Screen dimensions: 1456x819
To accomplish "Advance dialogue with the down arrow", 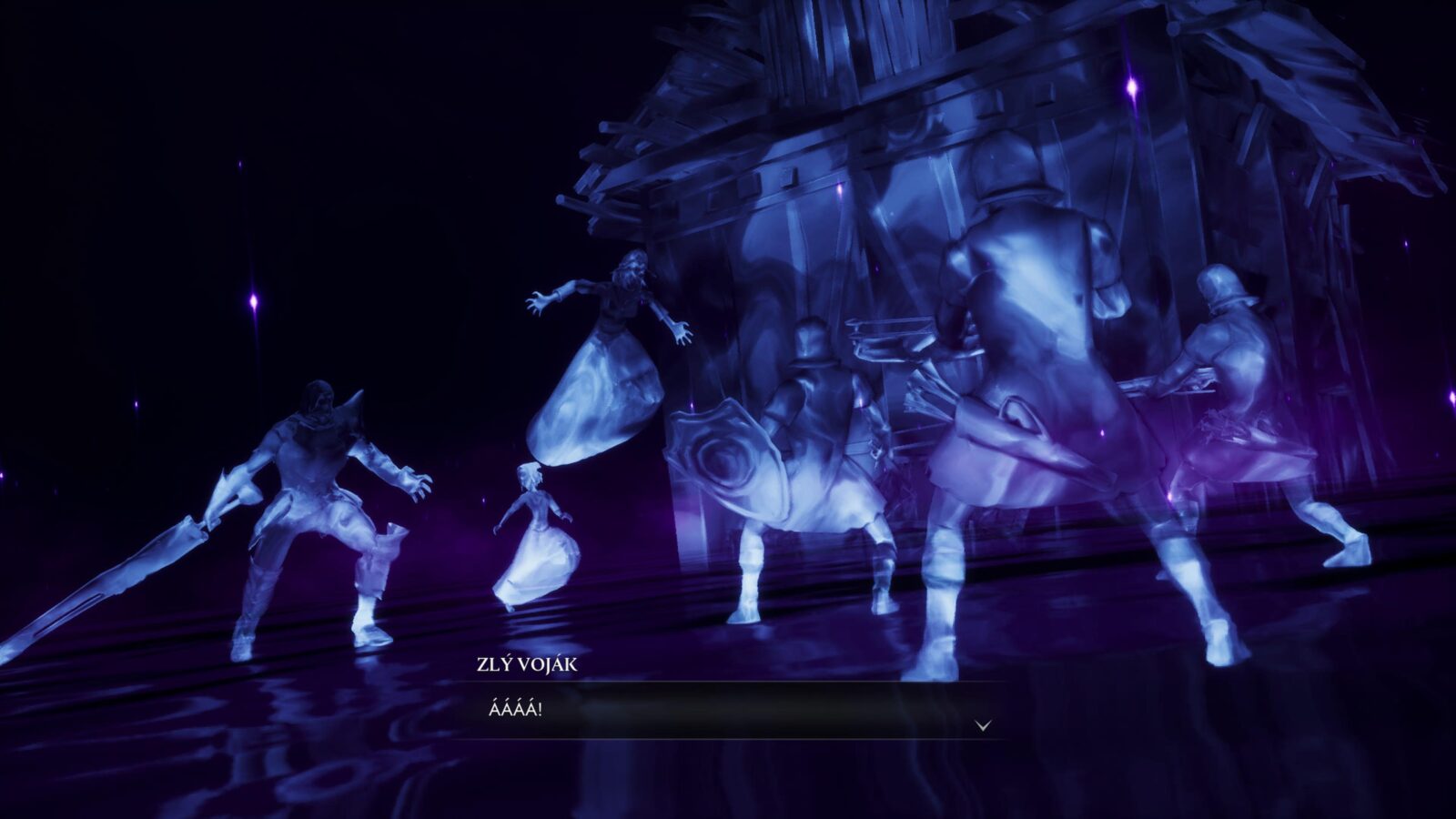I will 983,725.
